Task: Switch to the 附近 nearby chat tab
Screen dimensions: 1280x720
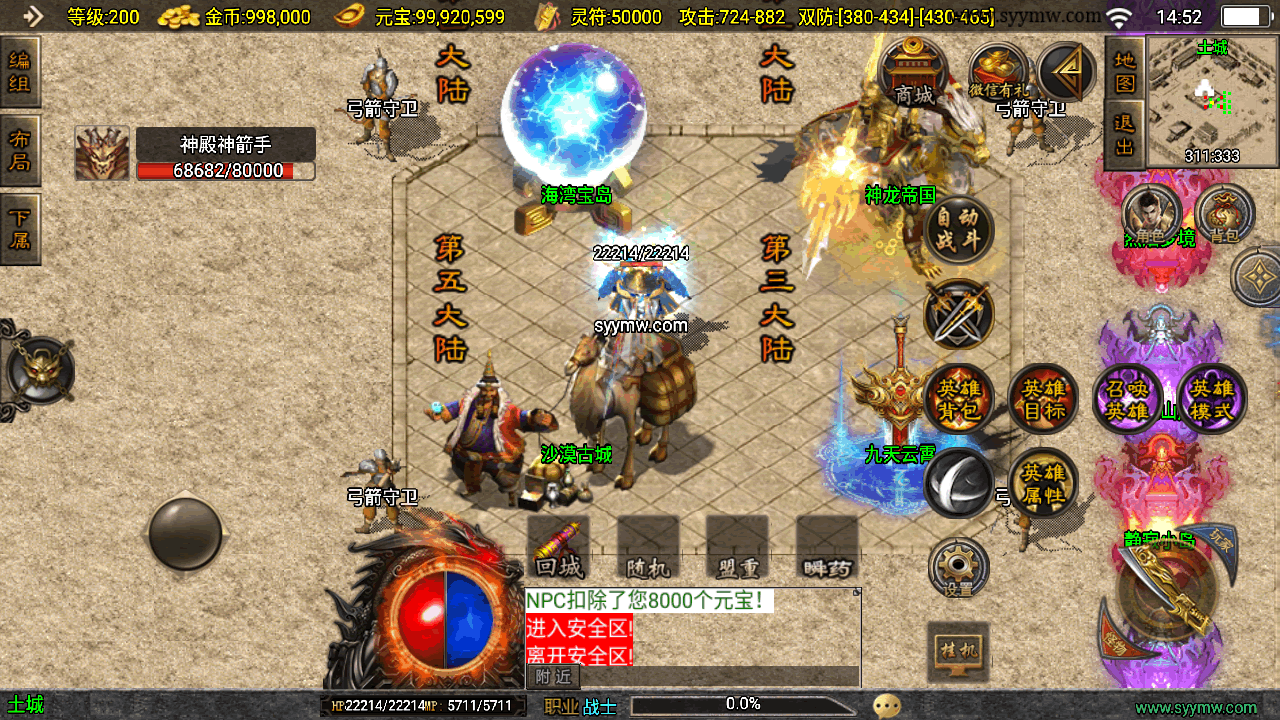Action: tap(553, 677)
